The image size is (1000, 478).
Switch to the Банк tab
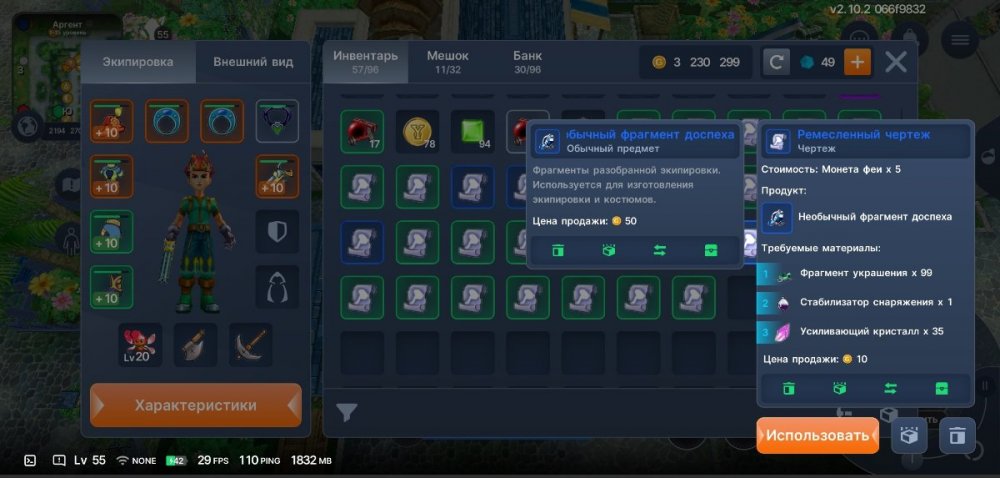click(x=527, y=61)
